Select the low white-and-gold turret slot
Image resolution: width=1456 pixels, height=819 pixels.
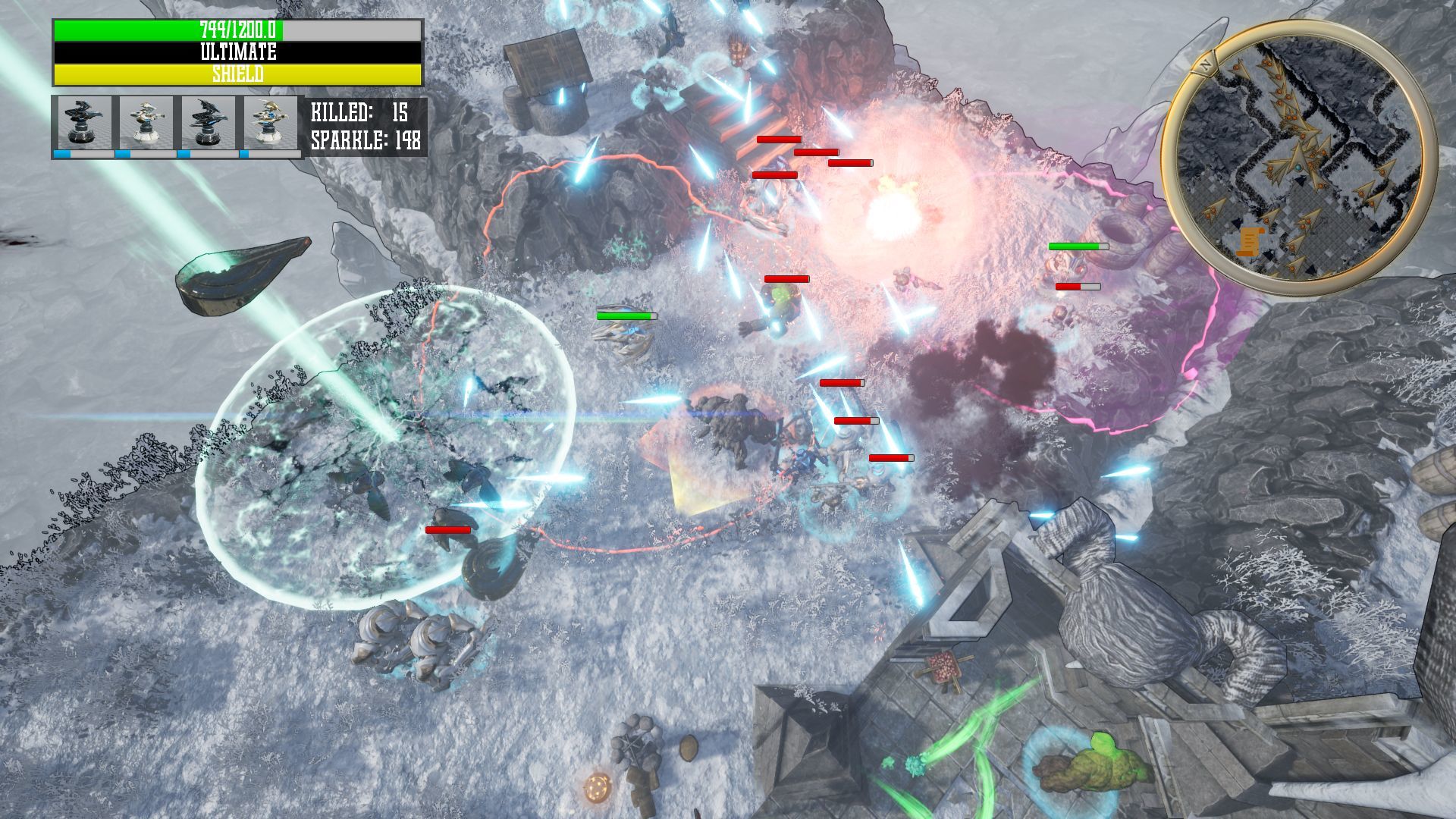click(145, 124)
